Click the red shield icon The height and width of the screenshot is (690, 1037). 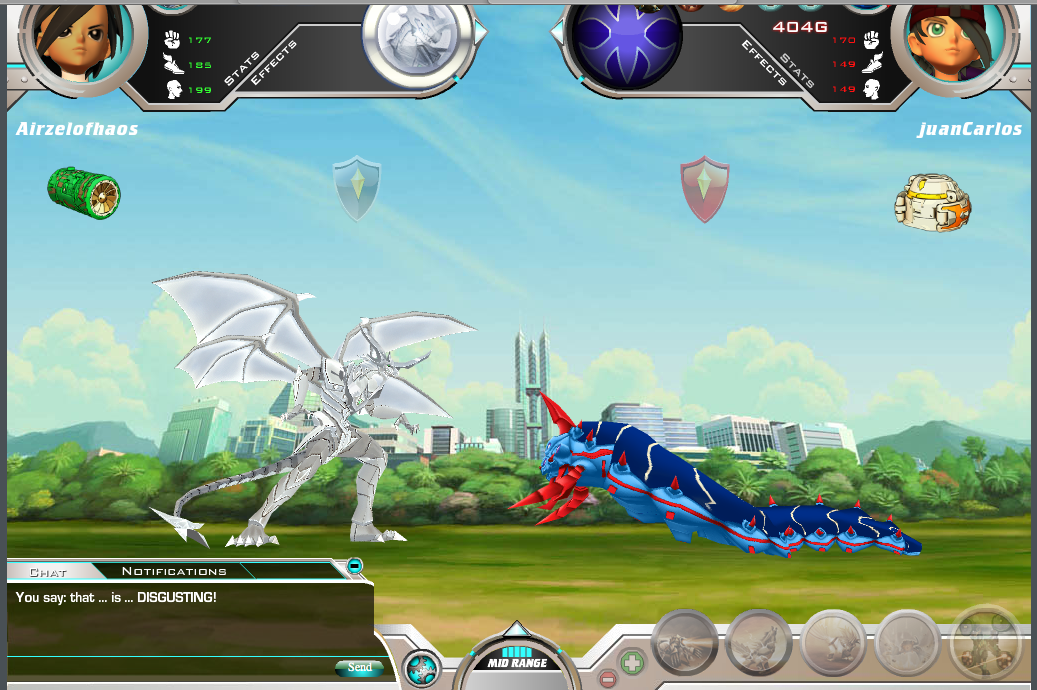705,188
